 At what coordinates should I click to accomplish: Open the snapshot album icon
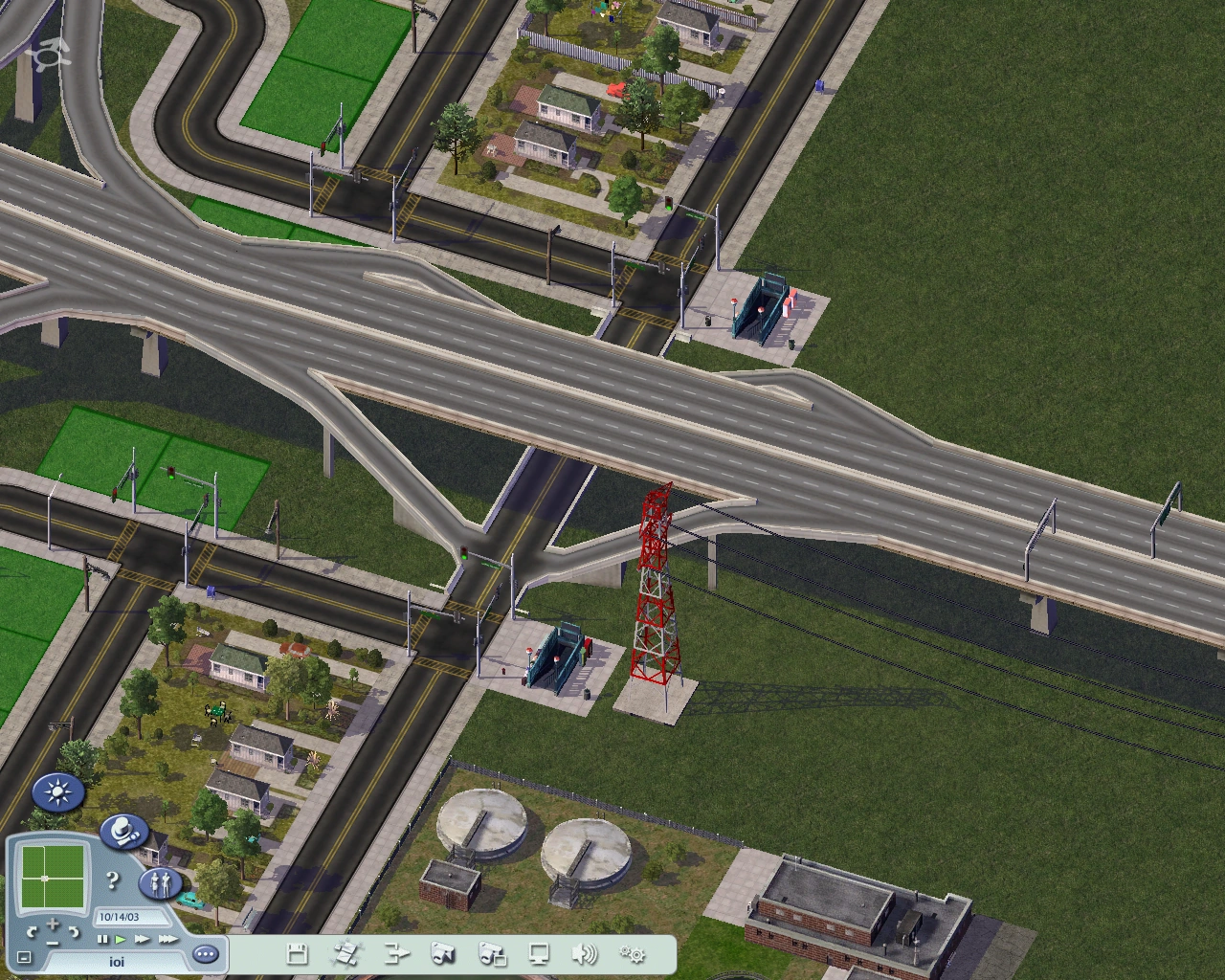pyautogui.click(x=493, y=954)
